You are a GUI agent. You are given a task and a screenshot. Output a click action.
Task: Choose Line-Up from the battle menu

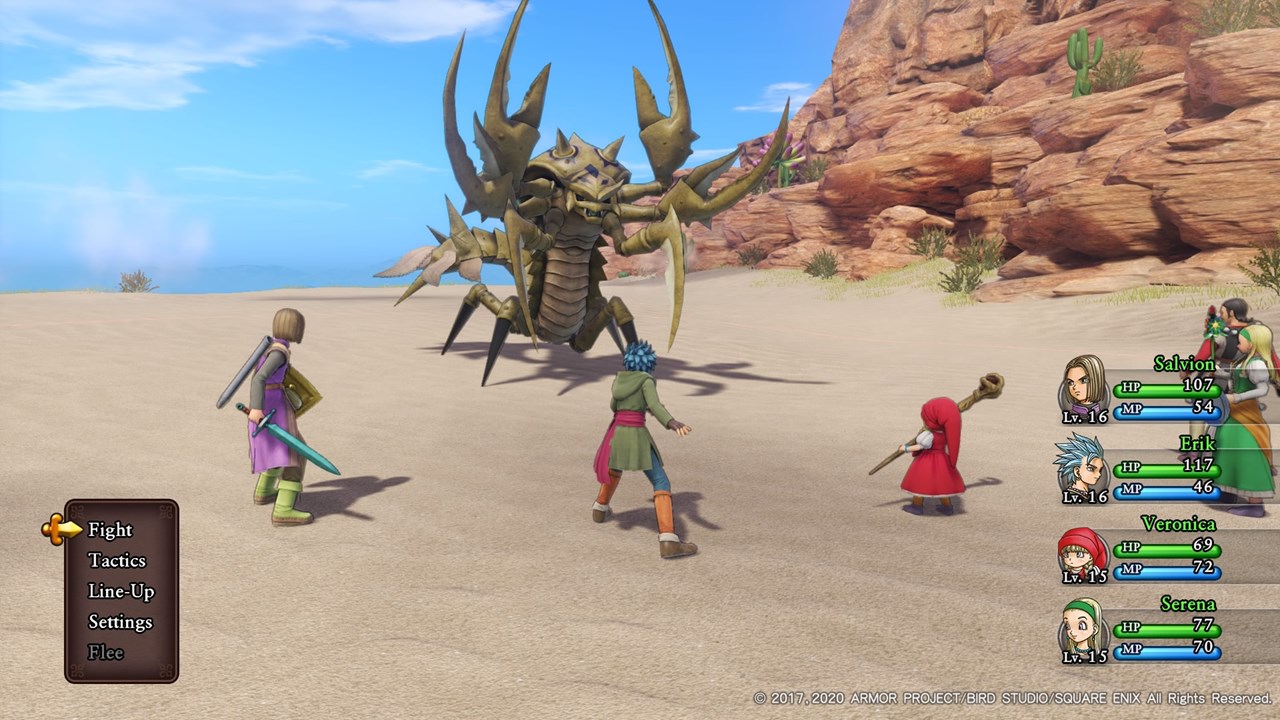coord(121,591)
